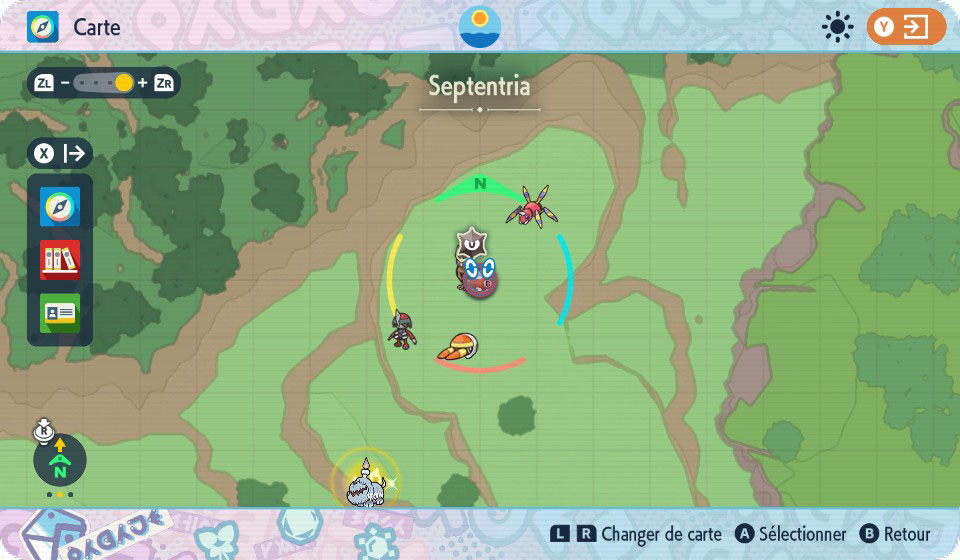The image size is (960, 560).
Task: Select the red spider Pokémon marker
Action: coord(531,206)
